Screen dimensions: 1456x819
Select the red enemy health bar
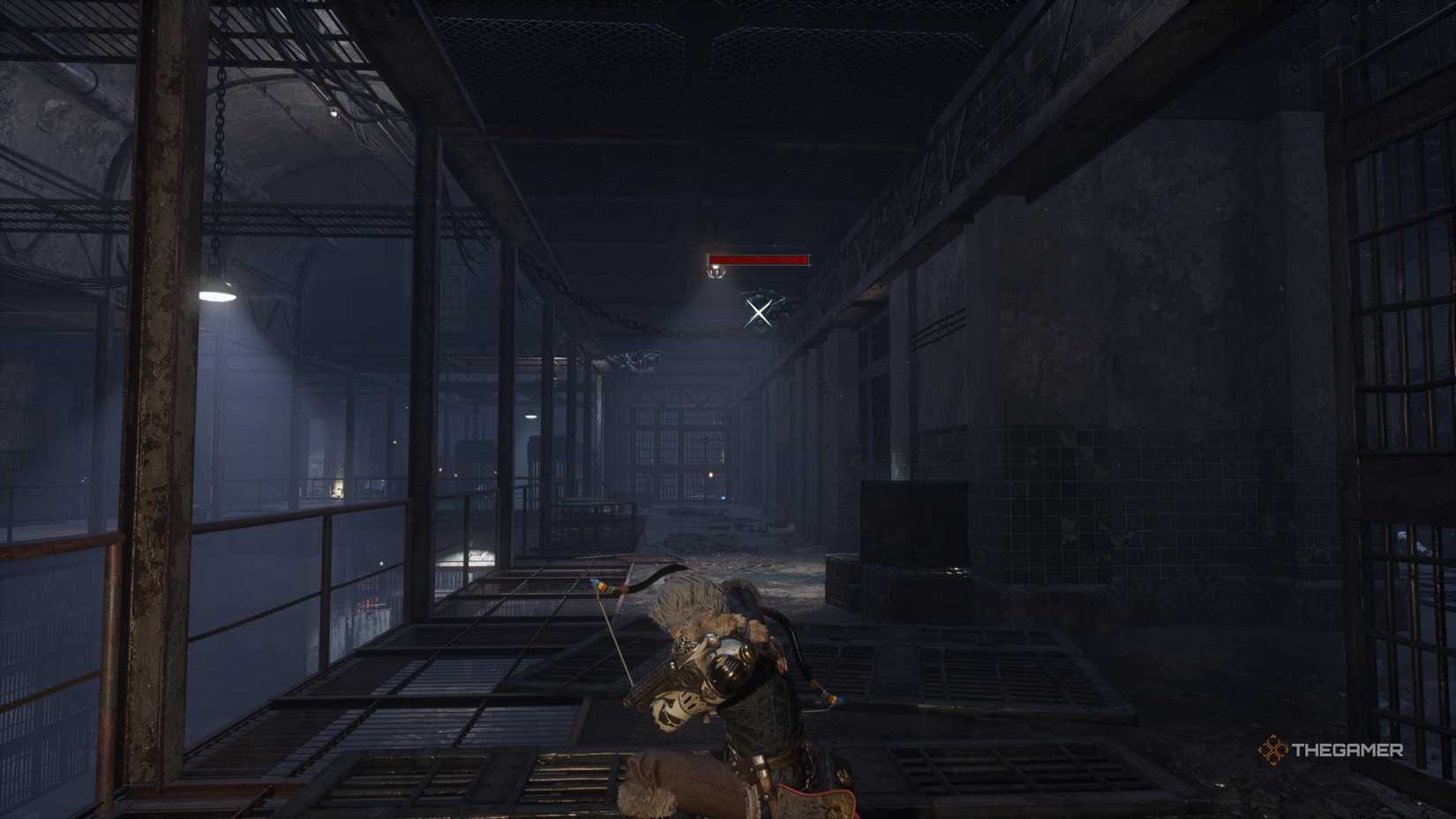pyautogui.click(x=757, y=259)
